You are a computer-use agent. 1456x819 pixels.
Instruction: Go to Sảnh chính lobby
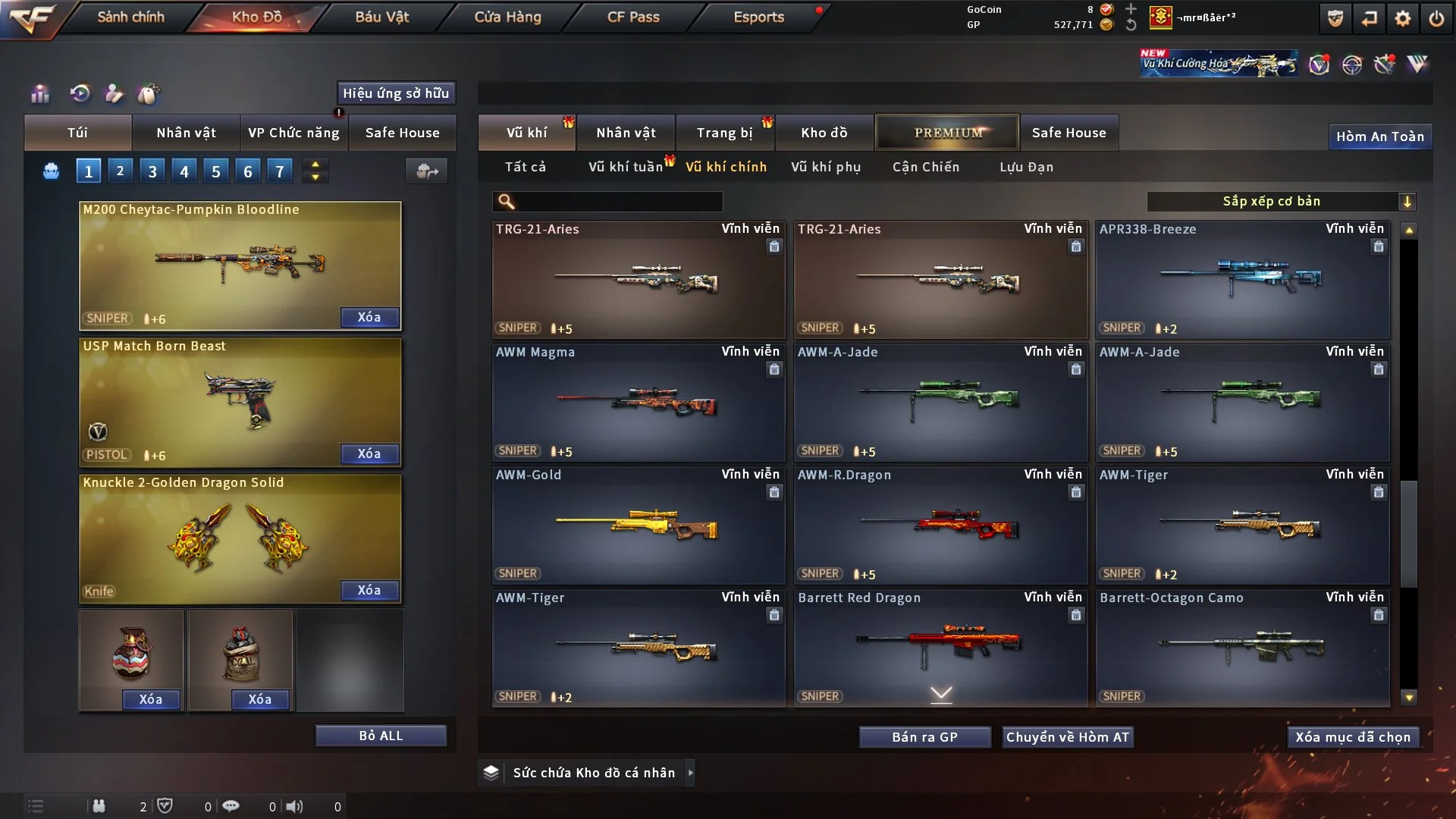130,17
